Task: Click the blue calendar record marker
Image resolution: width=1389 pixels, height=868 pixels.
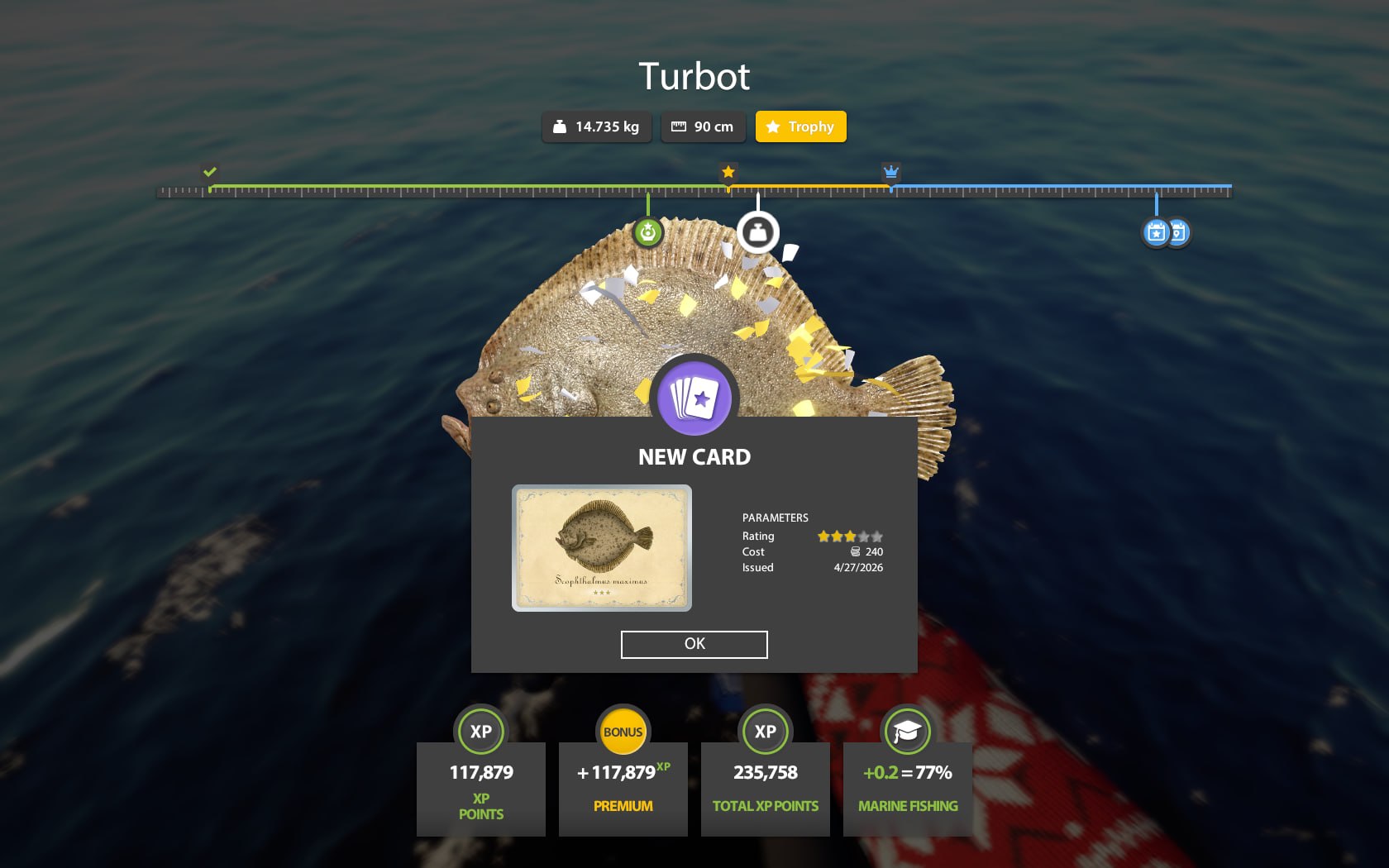Action: (x=1157, y=232)
